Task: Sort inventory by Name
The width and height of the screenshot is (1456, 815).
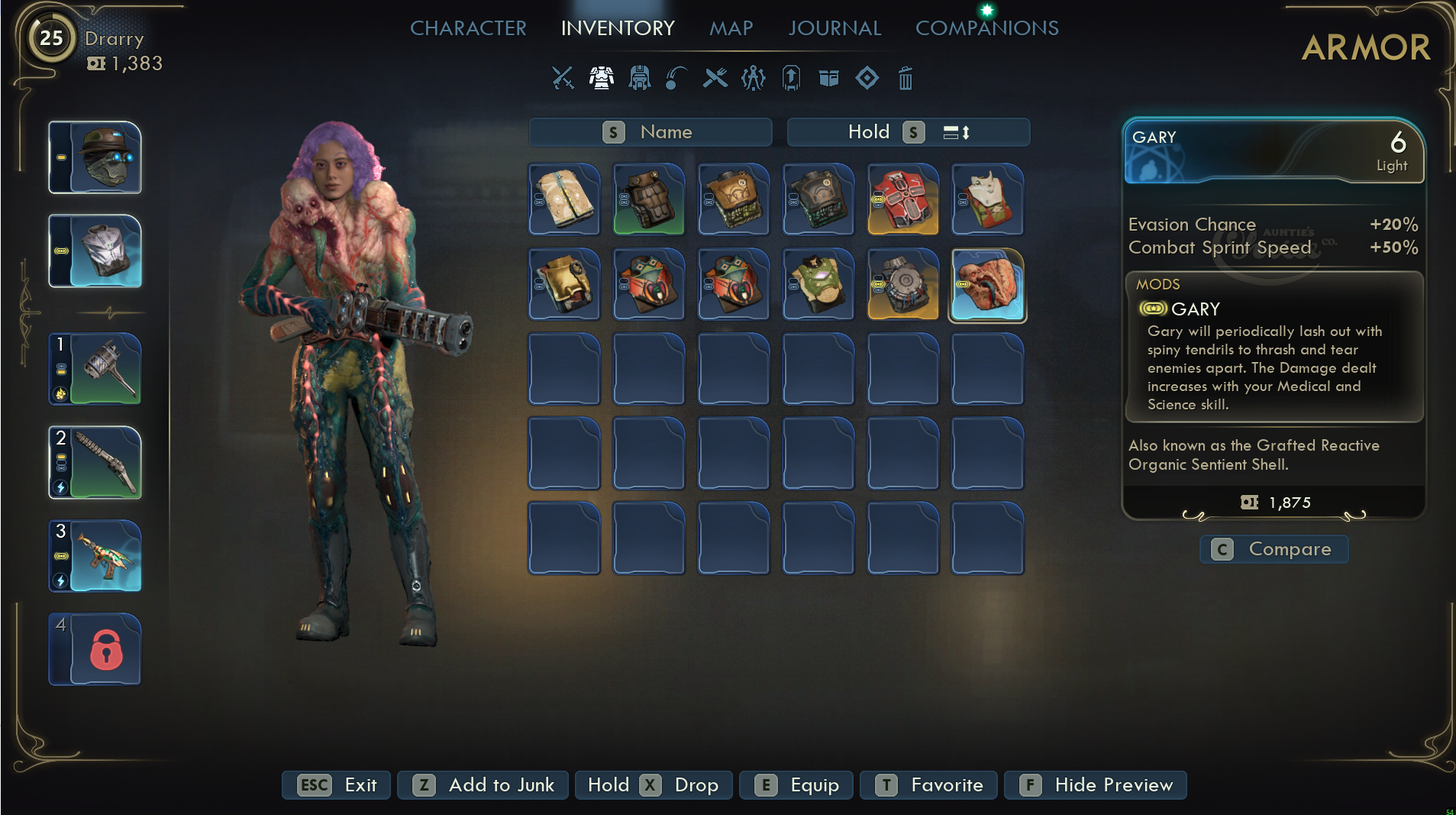Action: point(650,132)
